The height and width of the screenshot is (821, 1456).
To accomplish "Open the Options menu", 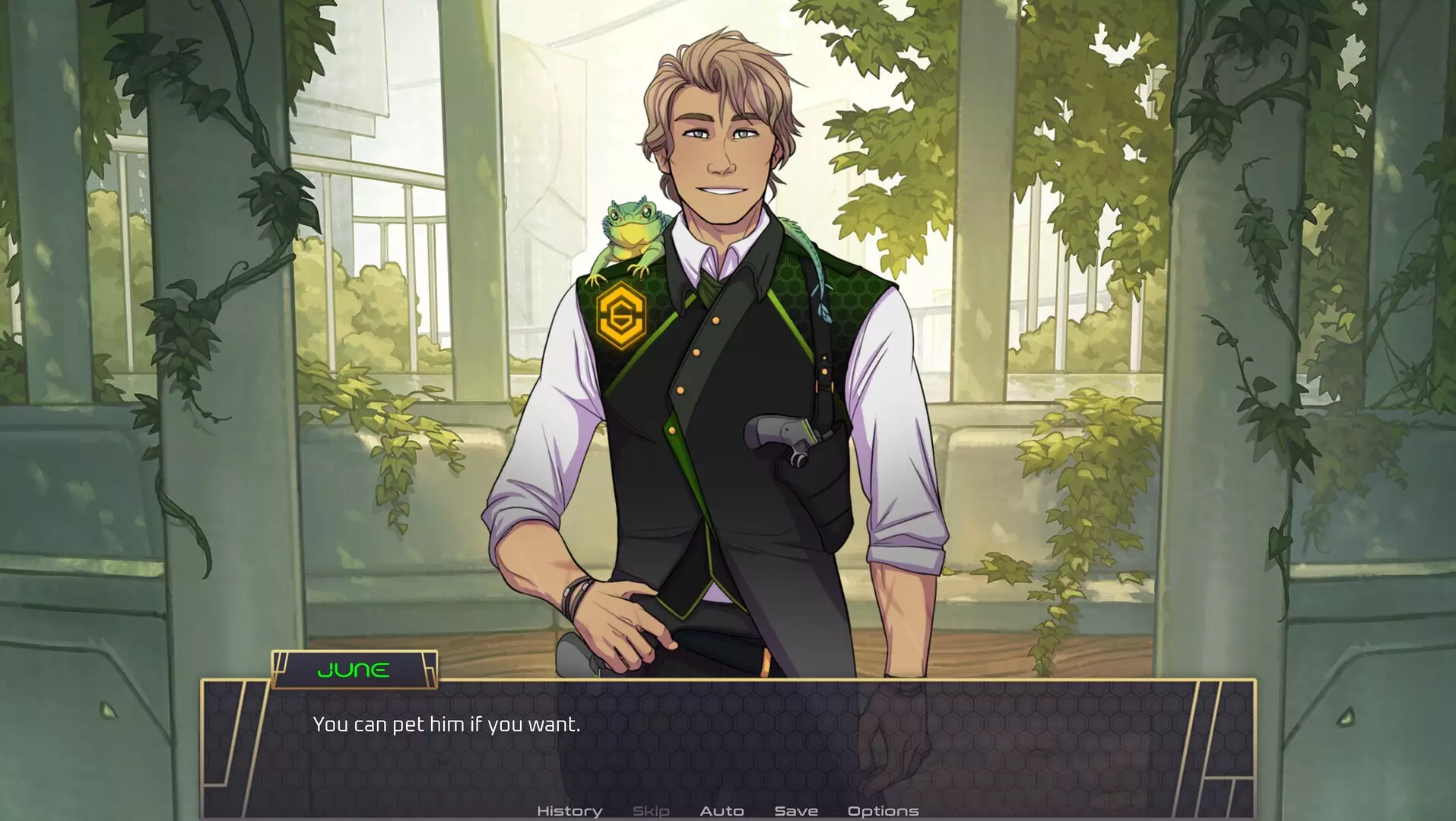I will click(x=883, y=811).
